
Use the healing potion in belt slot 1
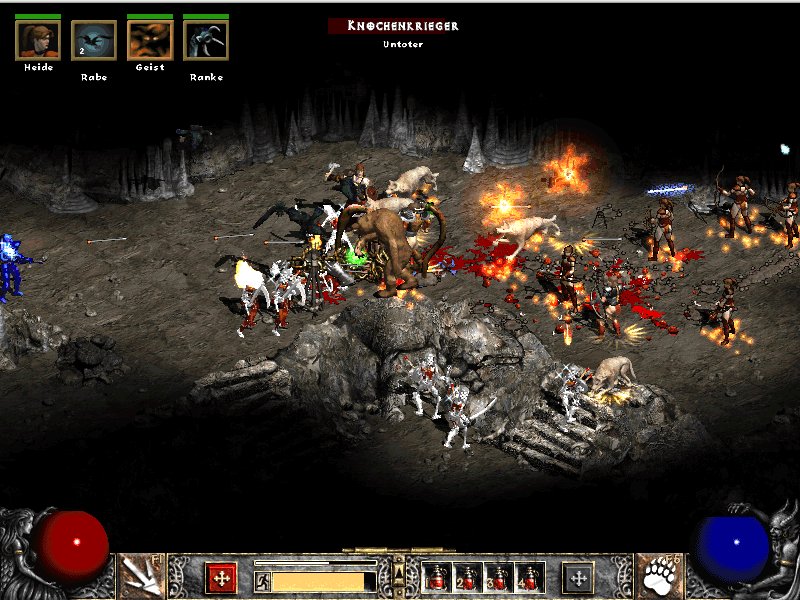pyautogui.click(x=438, y=577)
